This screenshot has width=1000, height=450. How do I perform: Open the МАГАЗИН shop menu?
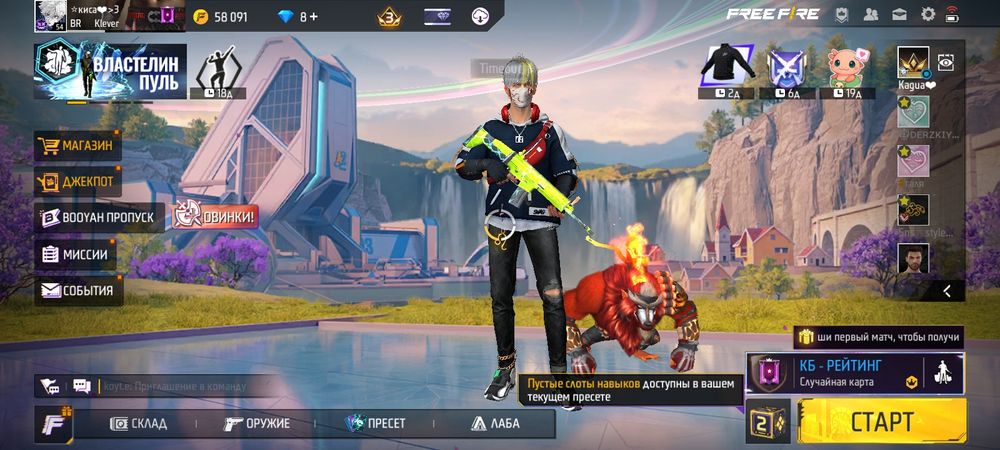click(x=78, y=147)
